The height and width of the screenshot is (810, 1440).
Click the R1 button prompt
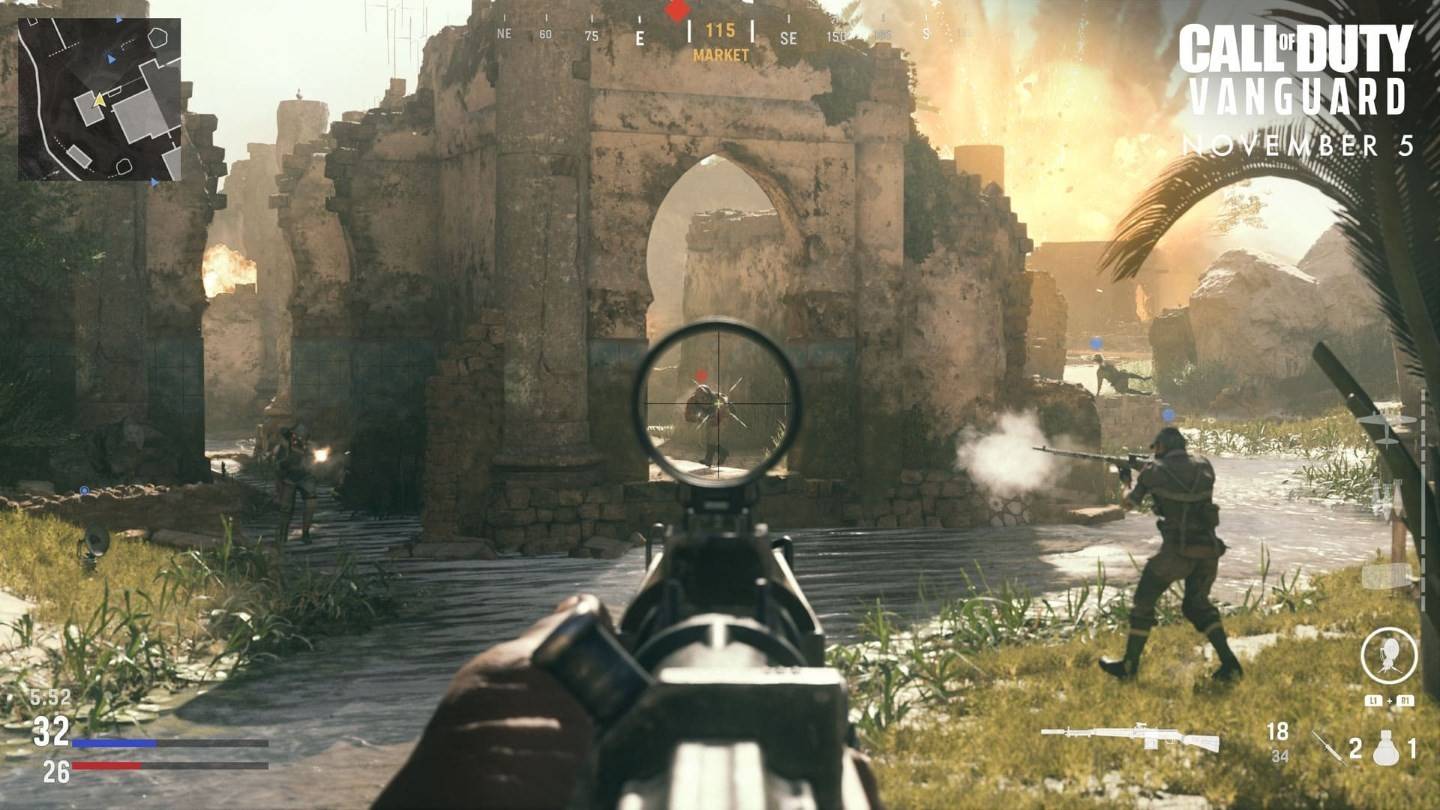(1404, 700)
